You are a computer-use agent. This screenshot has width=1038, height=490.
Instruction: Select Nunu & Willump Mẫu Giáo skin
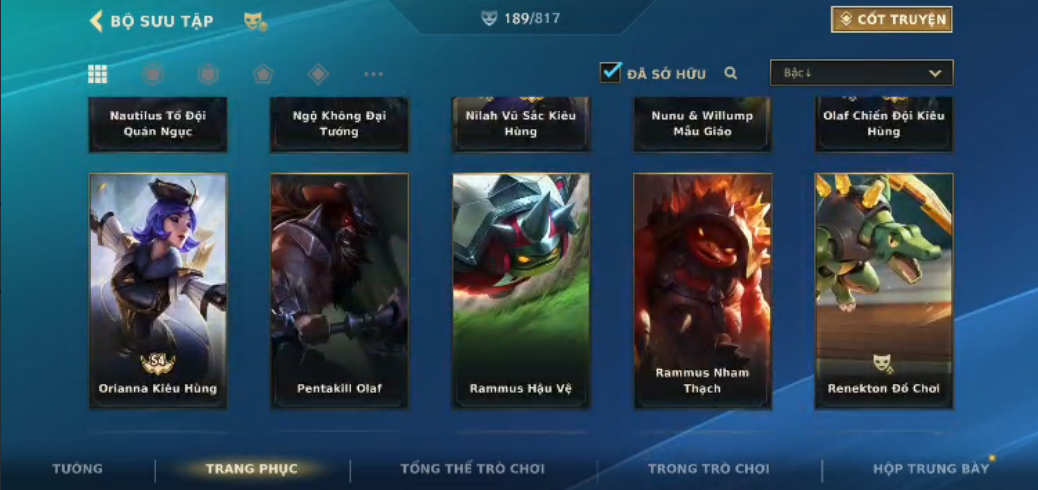[x=702, y=124]
